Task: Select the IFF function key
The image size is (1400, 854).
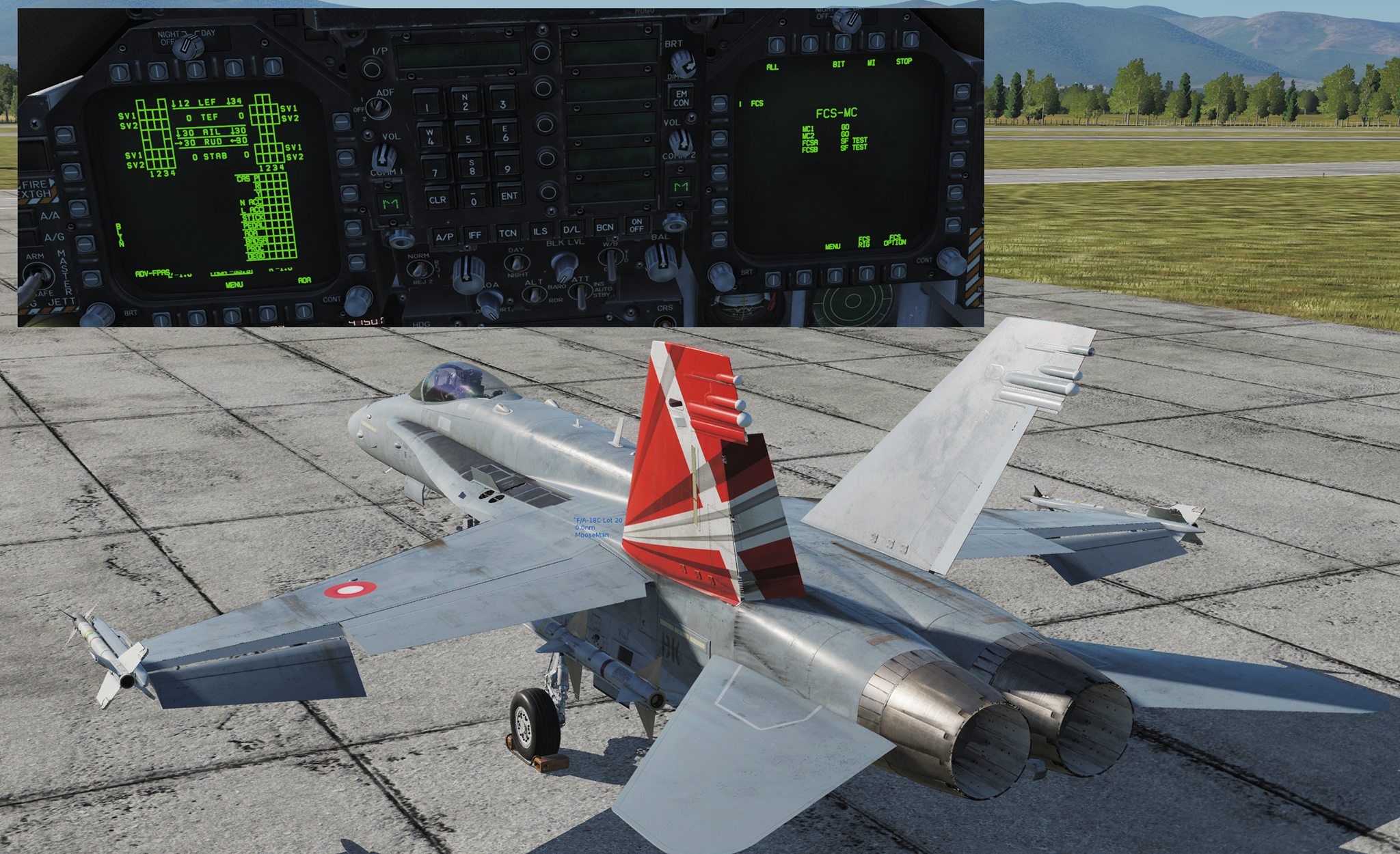Action: (x=476, y=234)
